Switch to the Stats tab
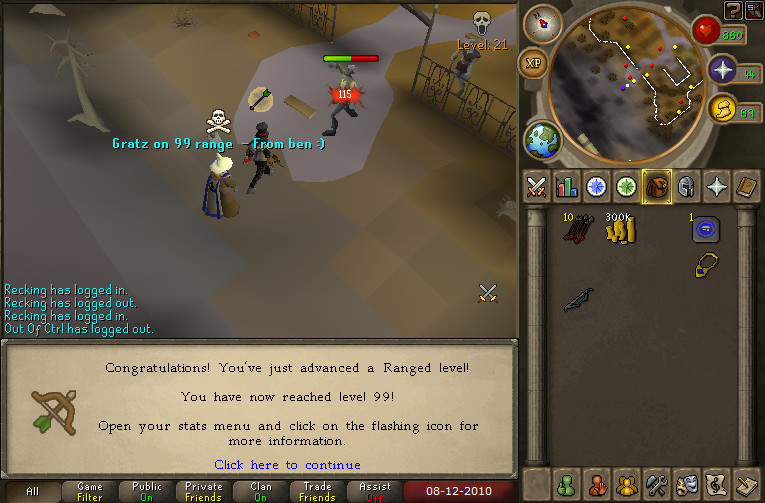The image size is (765, 503). coord(567,187)
